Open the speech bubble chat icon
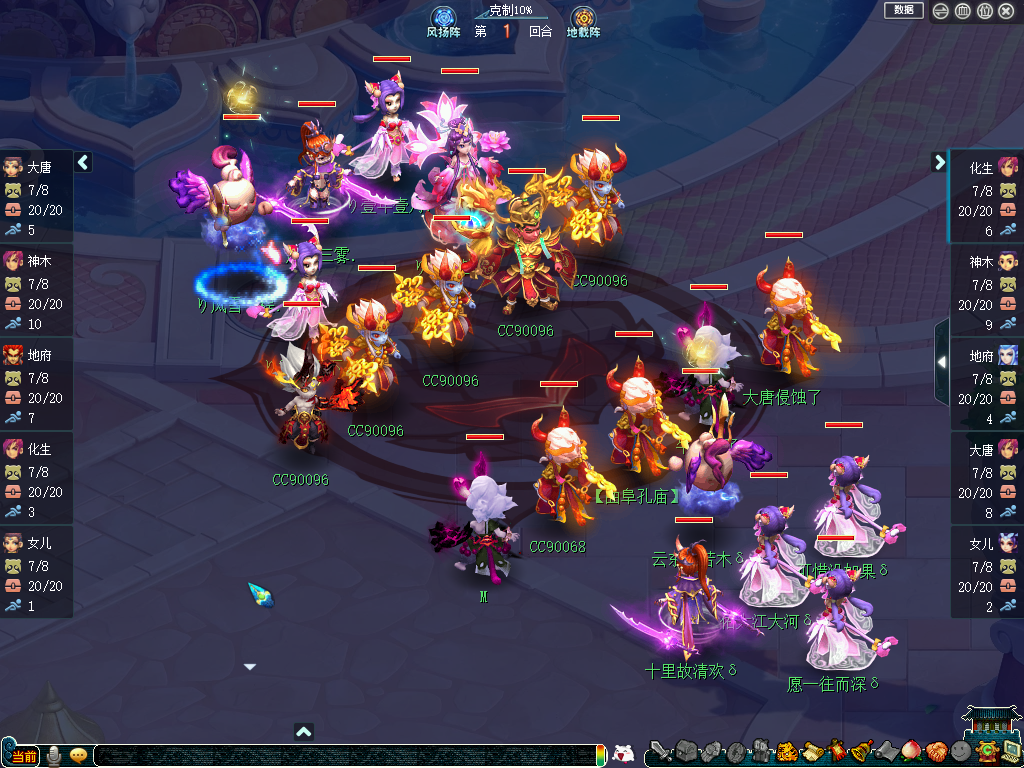1024x768 pixels. click(78, 755)
